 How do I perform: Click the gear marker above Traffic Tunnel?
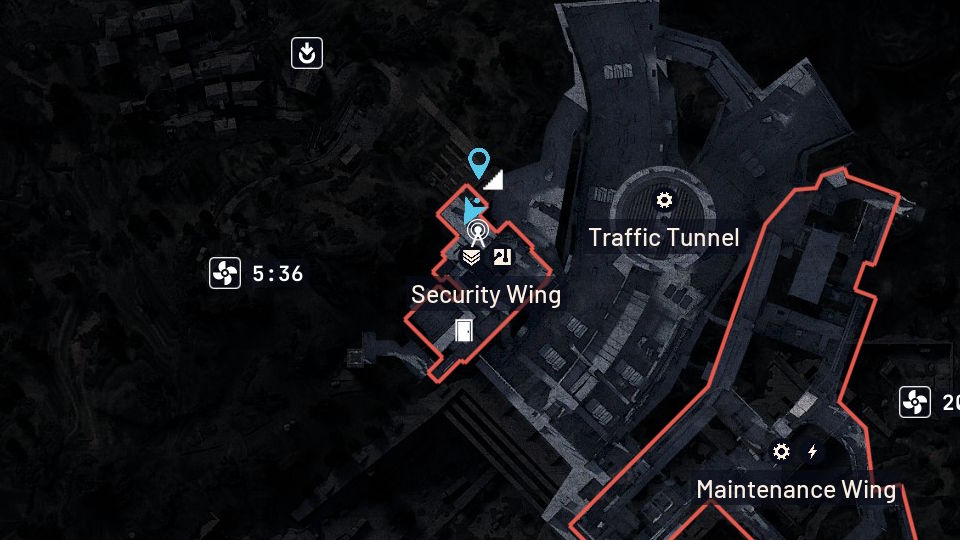click(664, 200)
